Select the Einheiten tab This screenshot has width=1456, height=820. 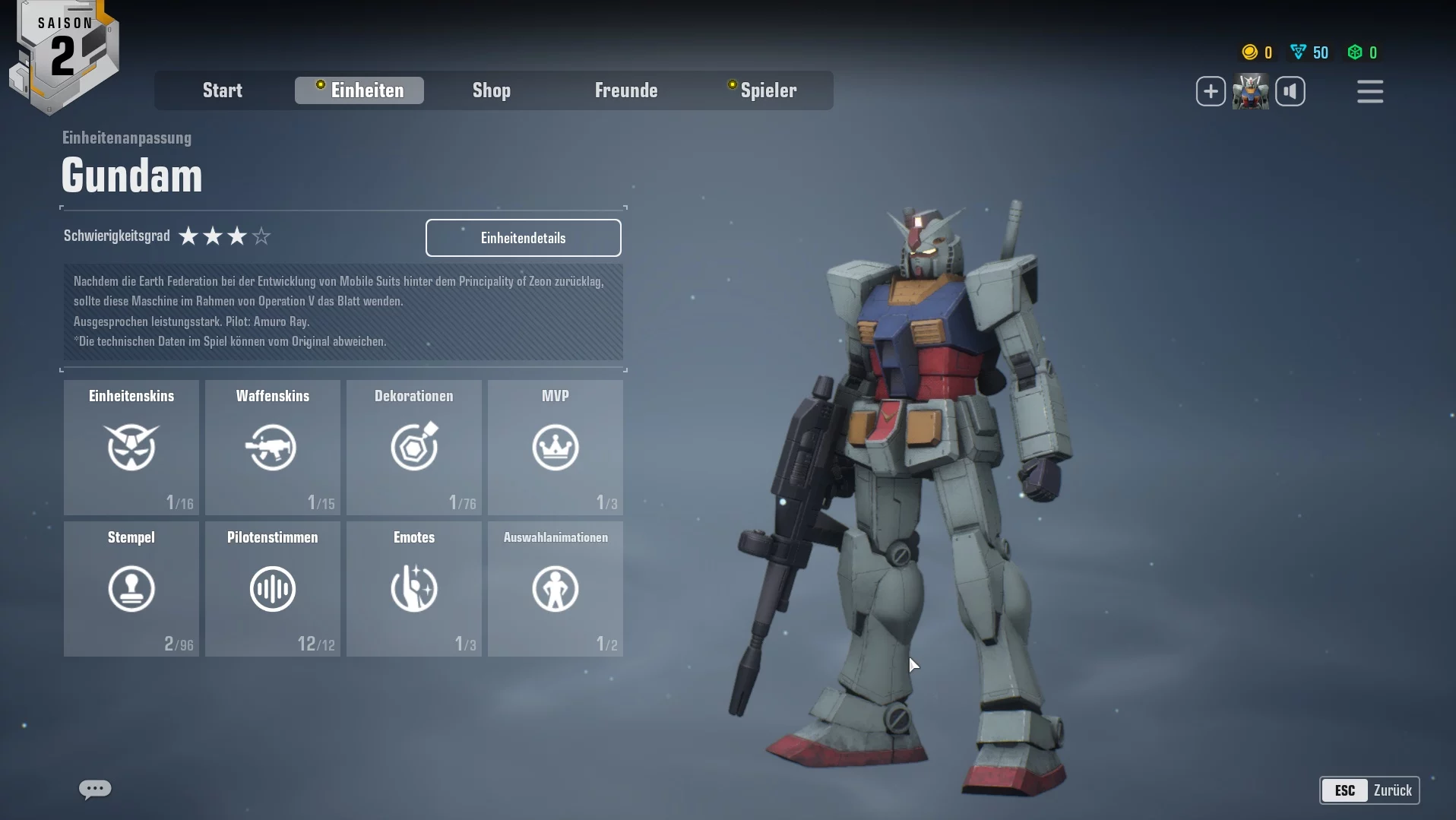pos(359,90)
